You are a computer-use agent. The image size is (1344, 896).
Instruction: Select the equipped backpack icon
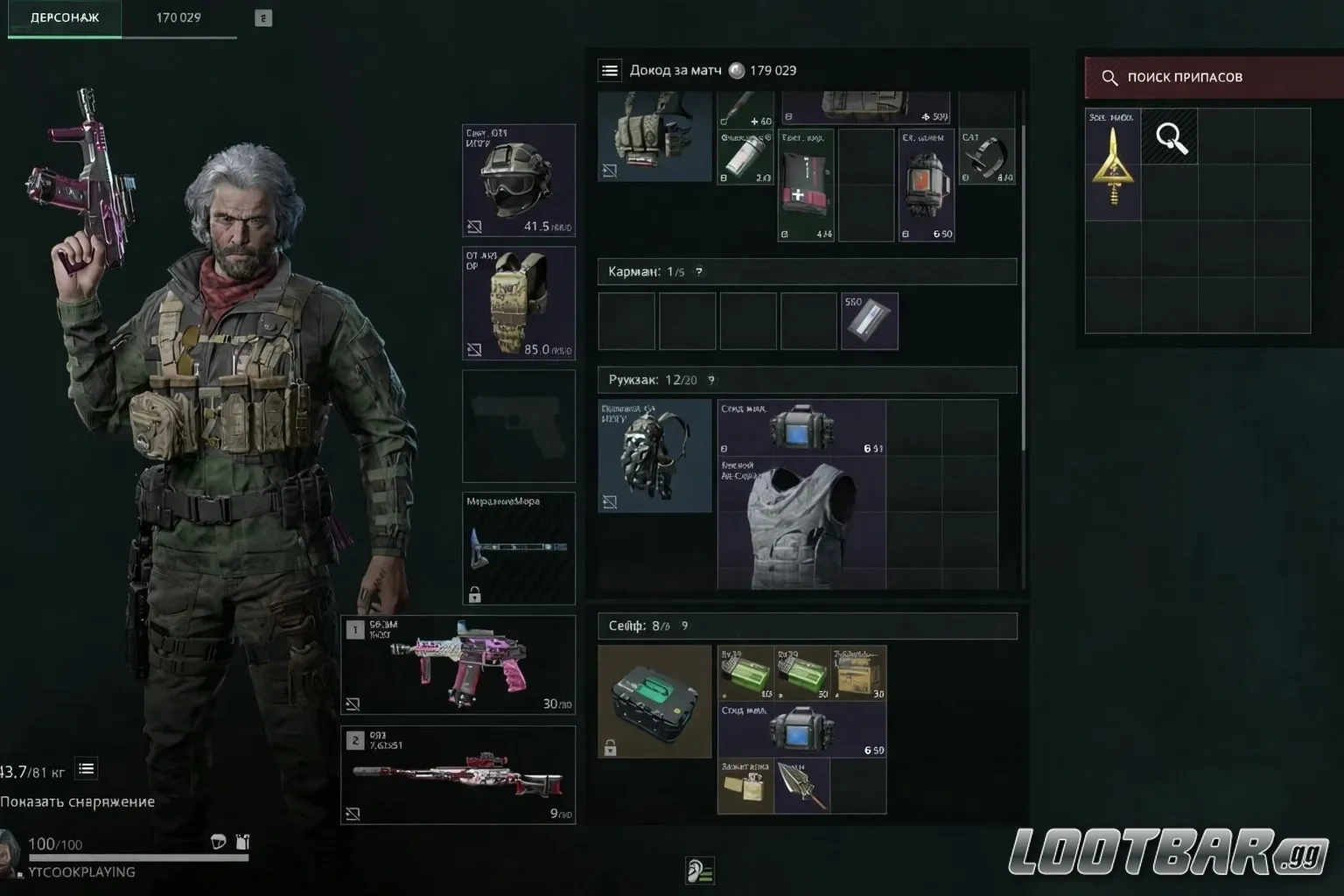[x=654, y=455]
